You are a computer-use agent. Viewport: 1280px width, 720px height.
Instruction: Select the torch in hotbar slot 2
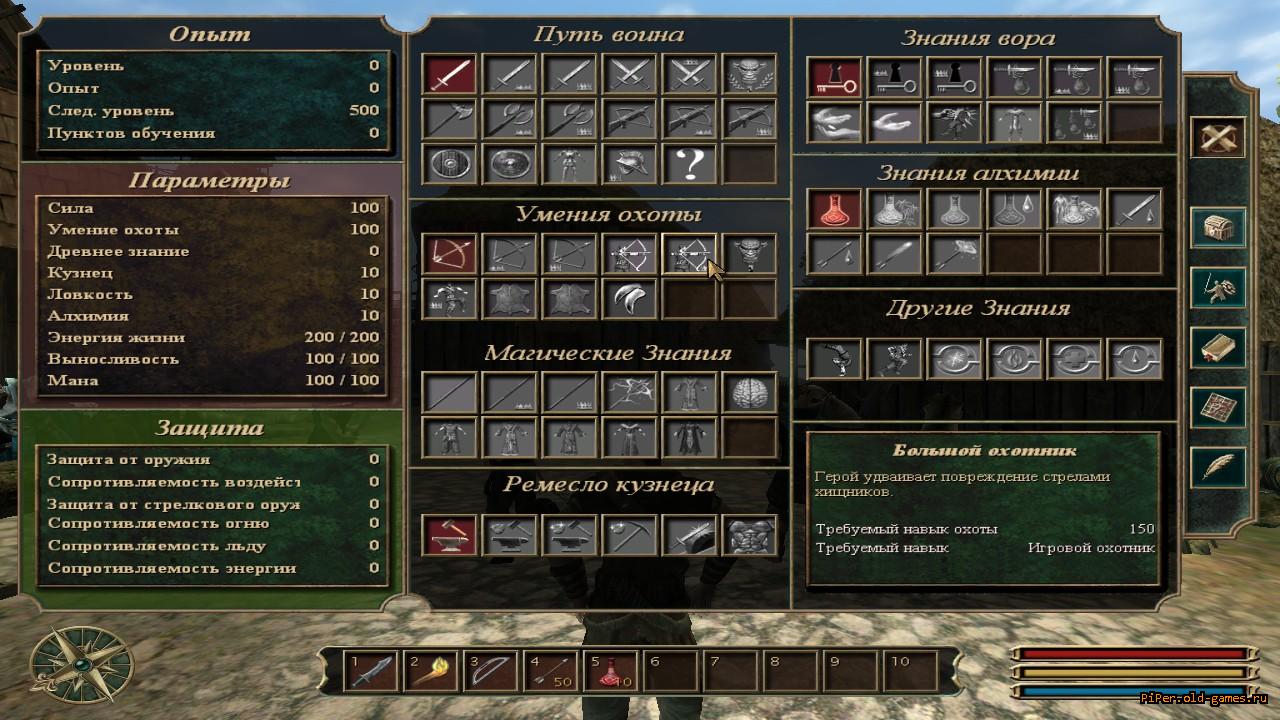pos(430,670)
